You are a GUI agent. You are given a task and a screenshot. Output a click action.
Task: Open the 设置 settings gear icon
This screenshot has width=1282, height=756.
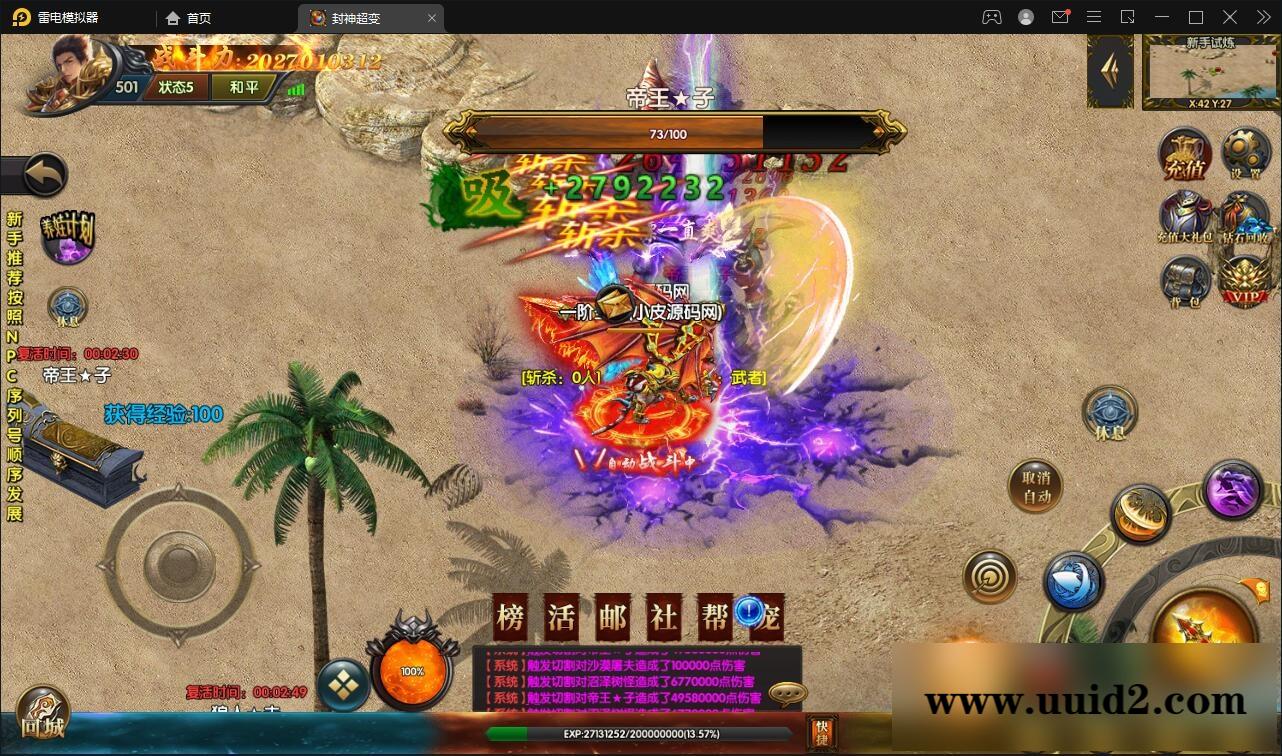click(x=1245, y=152)
